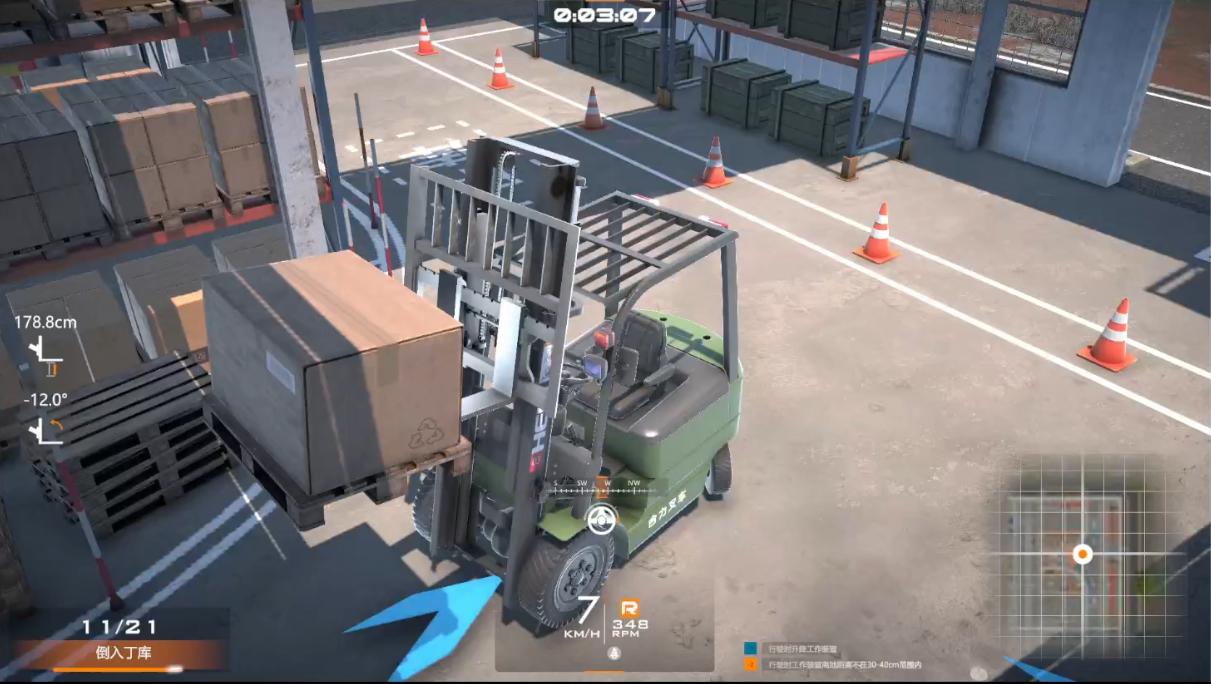Select the orange position marker on the minimap
This screenshot has height=684, width=1211.
pyautogui.click(x=1082, y=553)
